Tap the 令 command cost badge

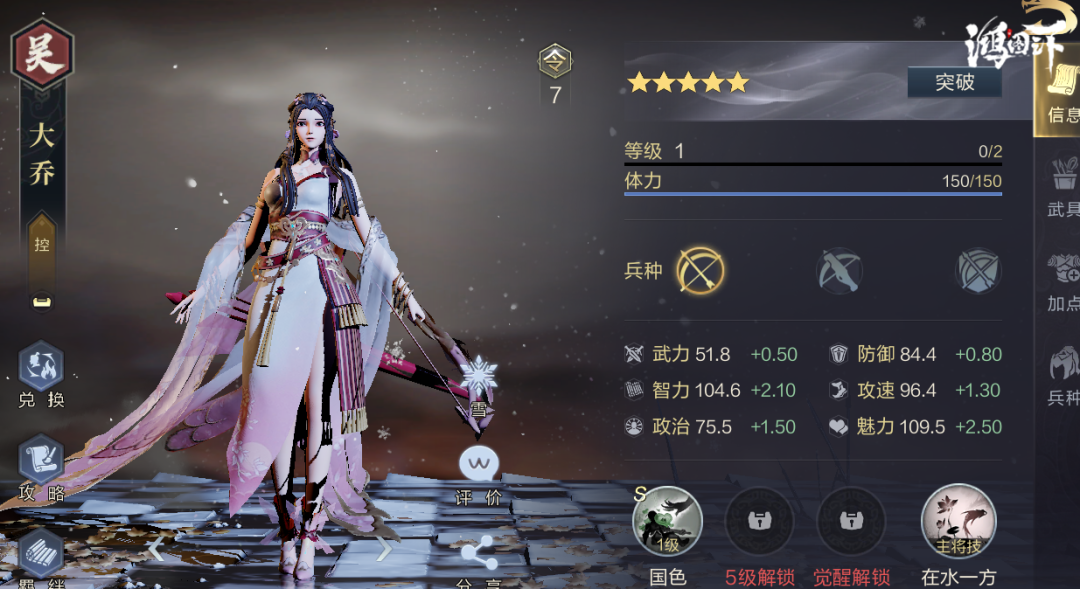click(x=555, y=62)
